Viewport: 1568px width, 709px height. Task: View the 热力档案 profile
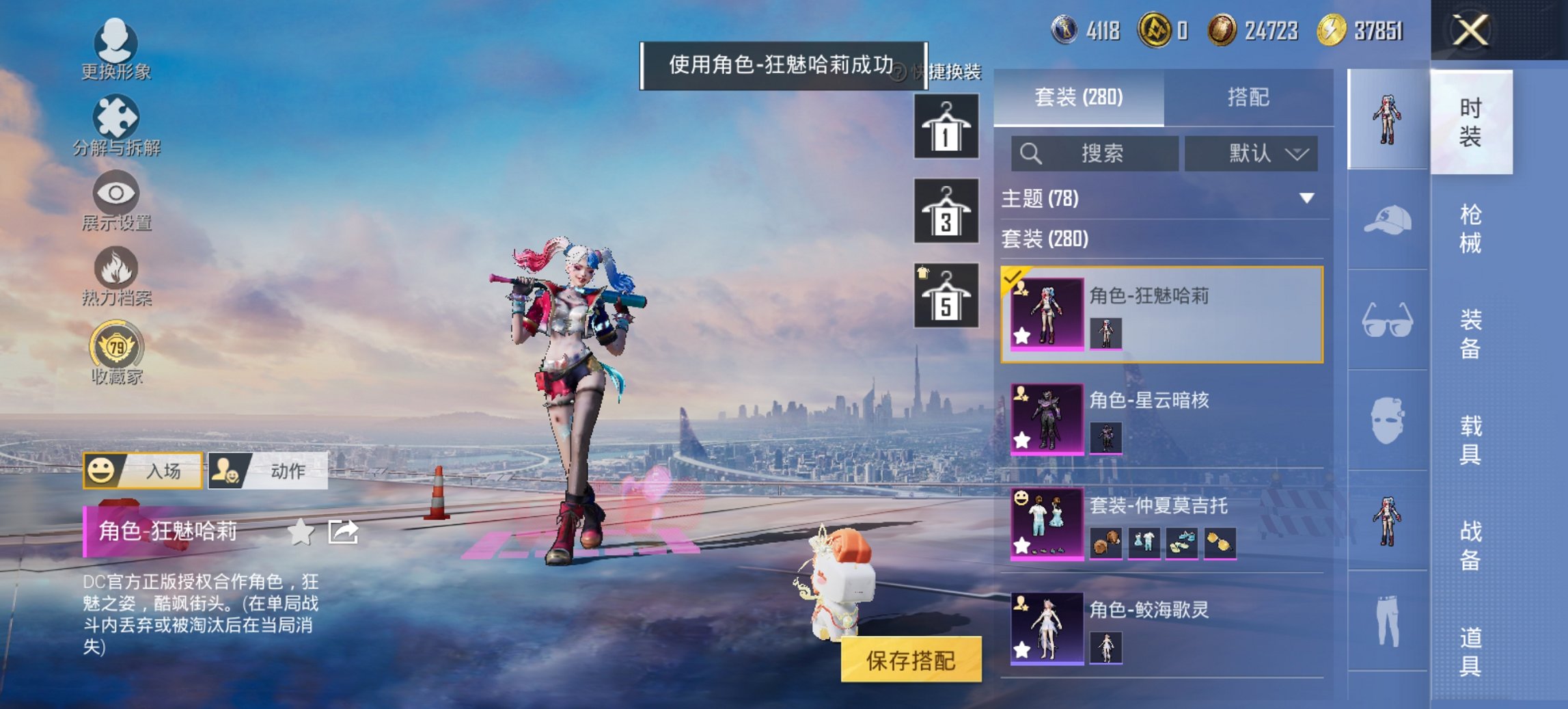coord(116,277)
